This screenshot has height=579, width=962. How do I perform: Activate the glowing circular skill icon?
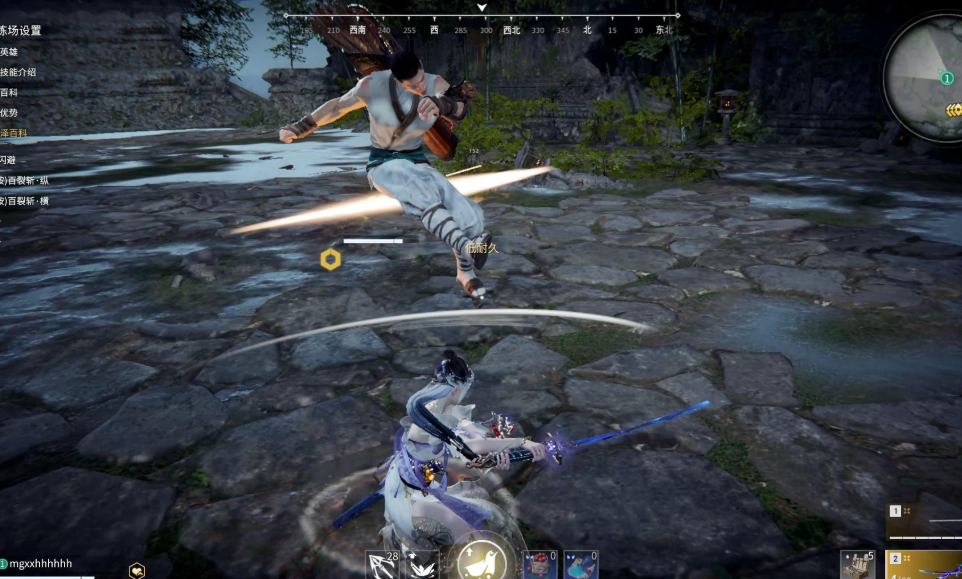point(479,561)
